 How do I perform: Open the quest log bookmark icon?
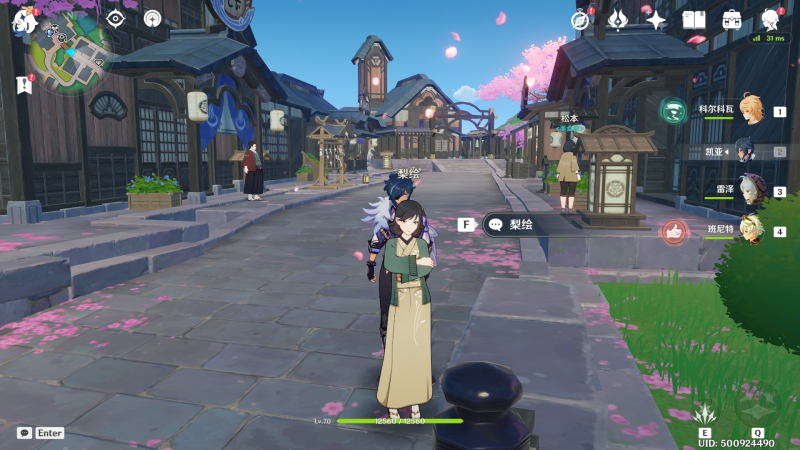coord(24,86)
